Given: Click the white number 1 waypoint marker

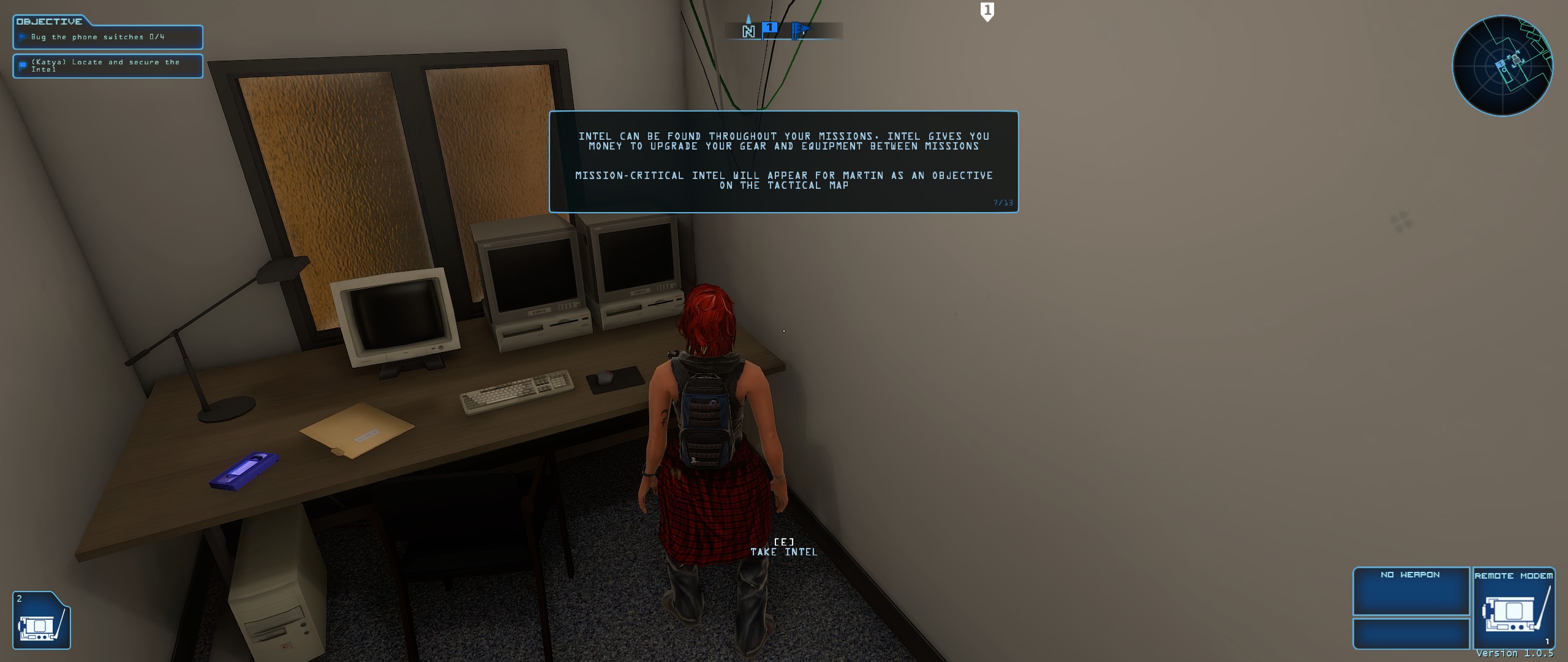Looking at the screenshot, I should (x=987, y=11).
